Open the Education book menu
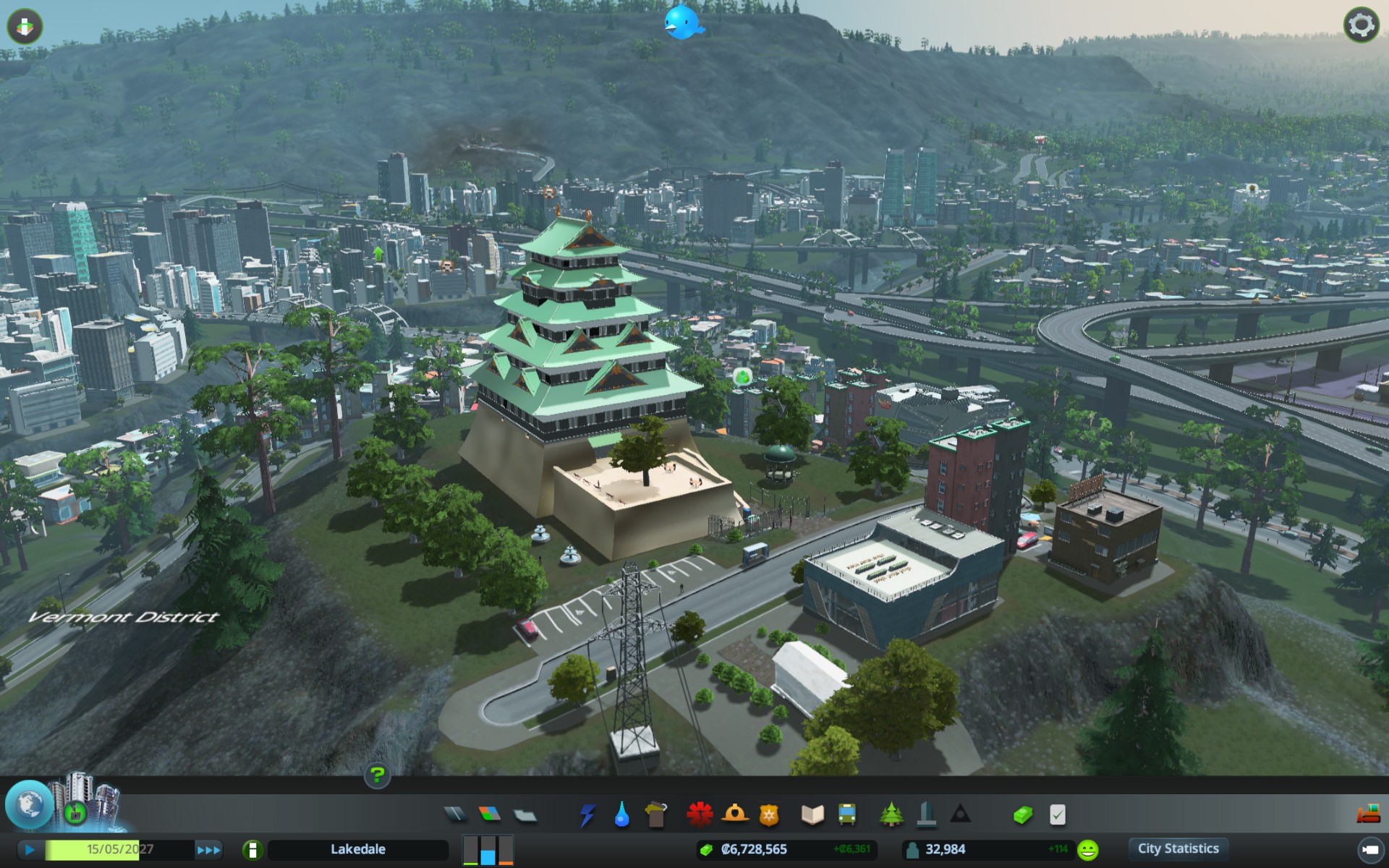 (x=812, y=814)
